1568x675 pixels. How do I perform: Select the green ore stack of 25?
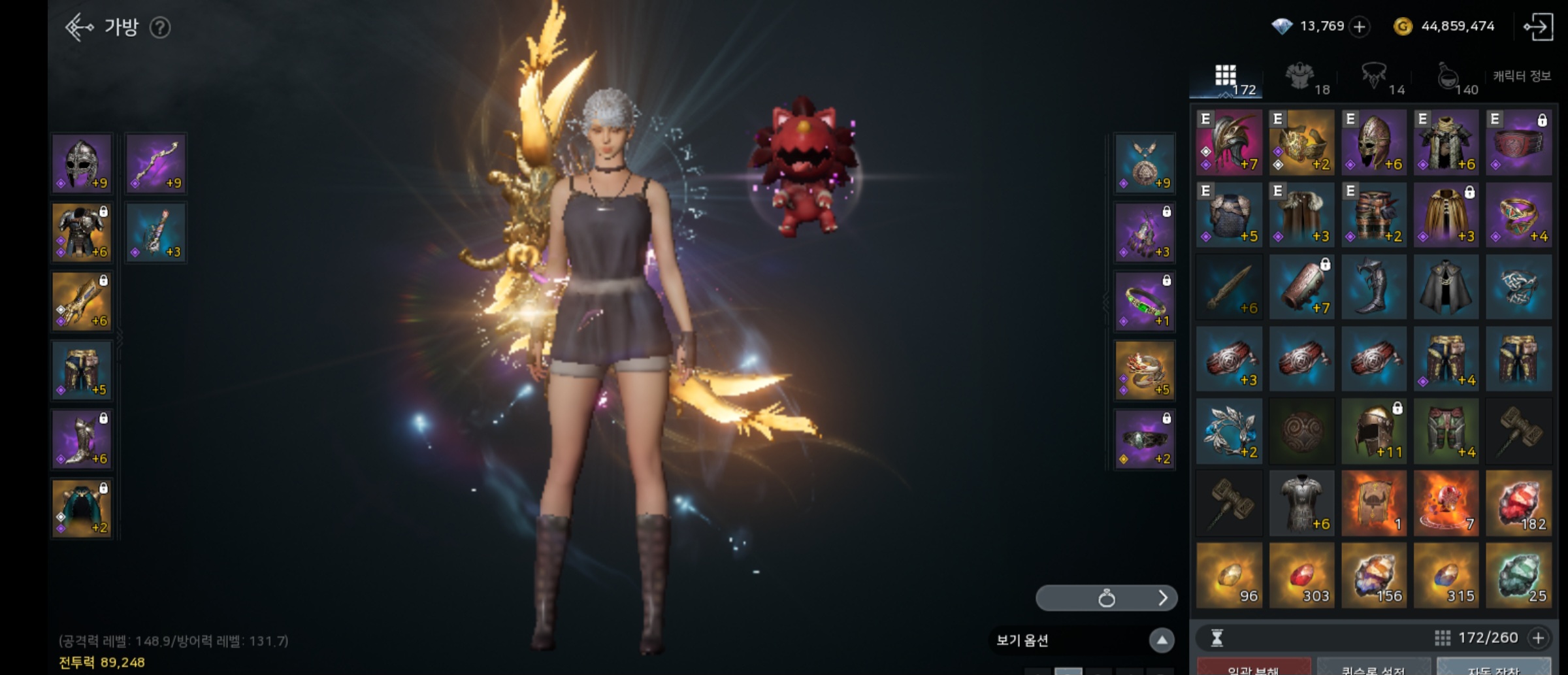click(1518, 576)
